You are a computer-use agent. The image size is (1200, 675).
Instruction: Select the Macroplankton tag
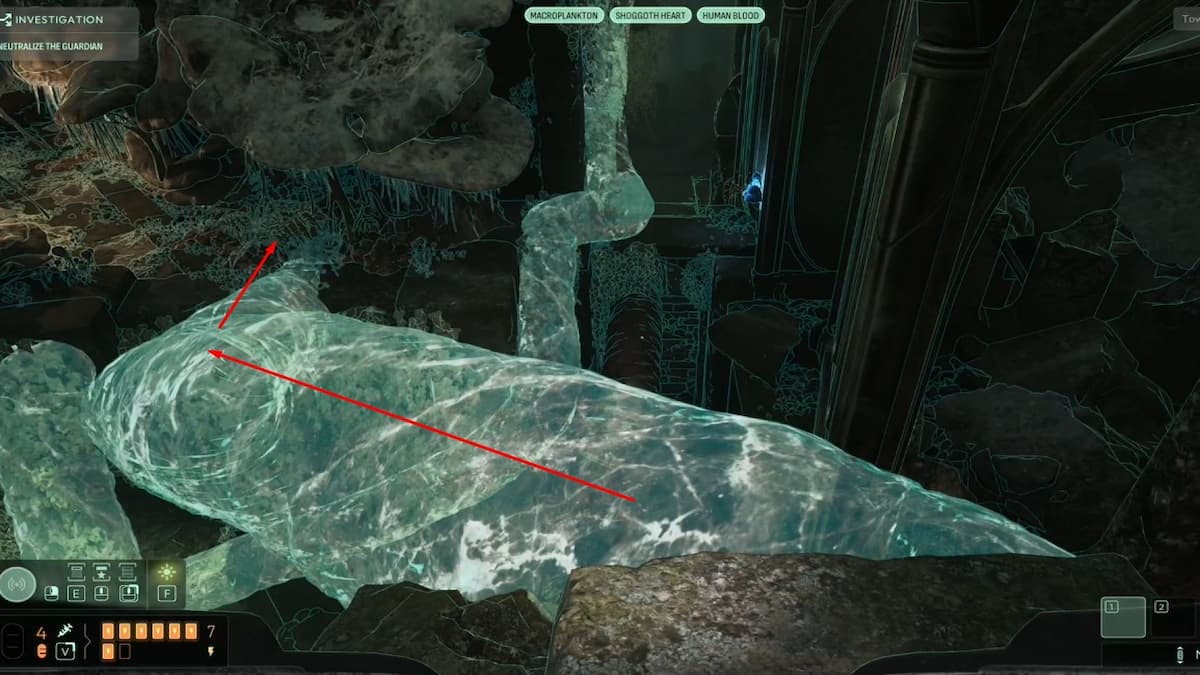click(x=564, y=15)
